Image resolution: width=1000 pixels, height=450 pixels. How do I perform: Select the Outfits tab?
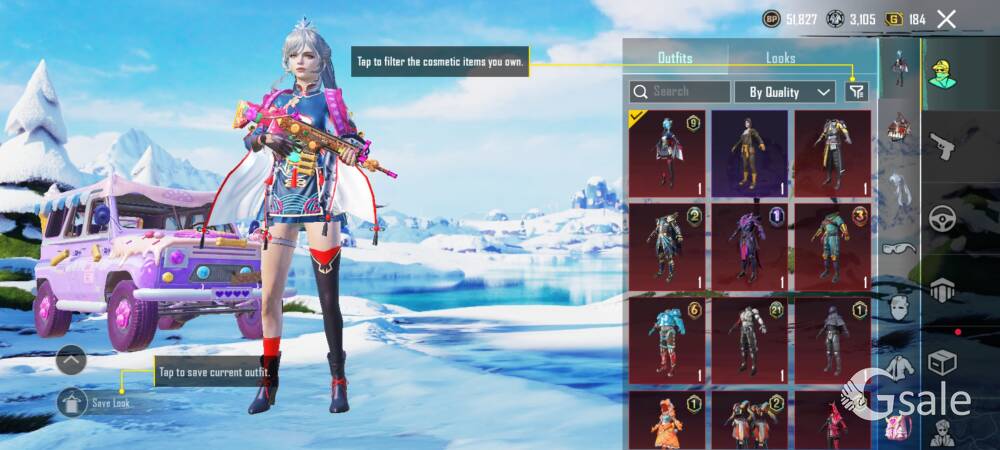[x=675, y=58]
